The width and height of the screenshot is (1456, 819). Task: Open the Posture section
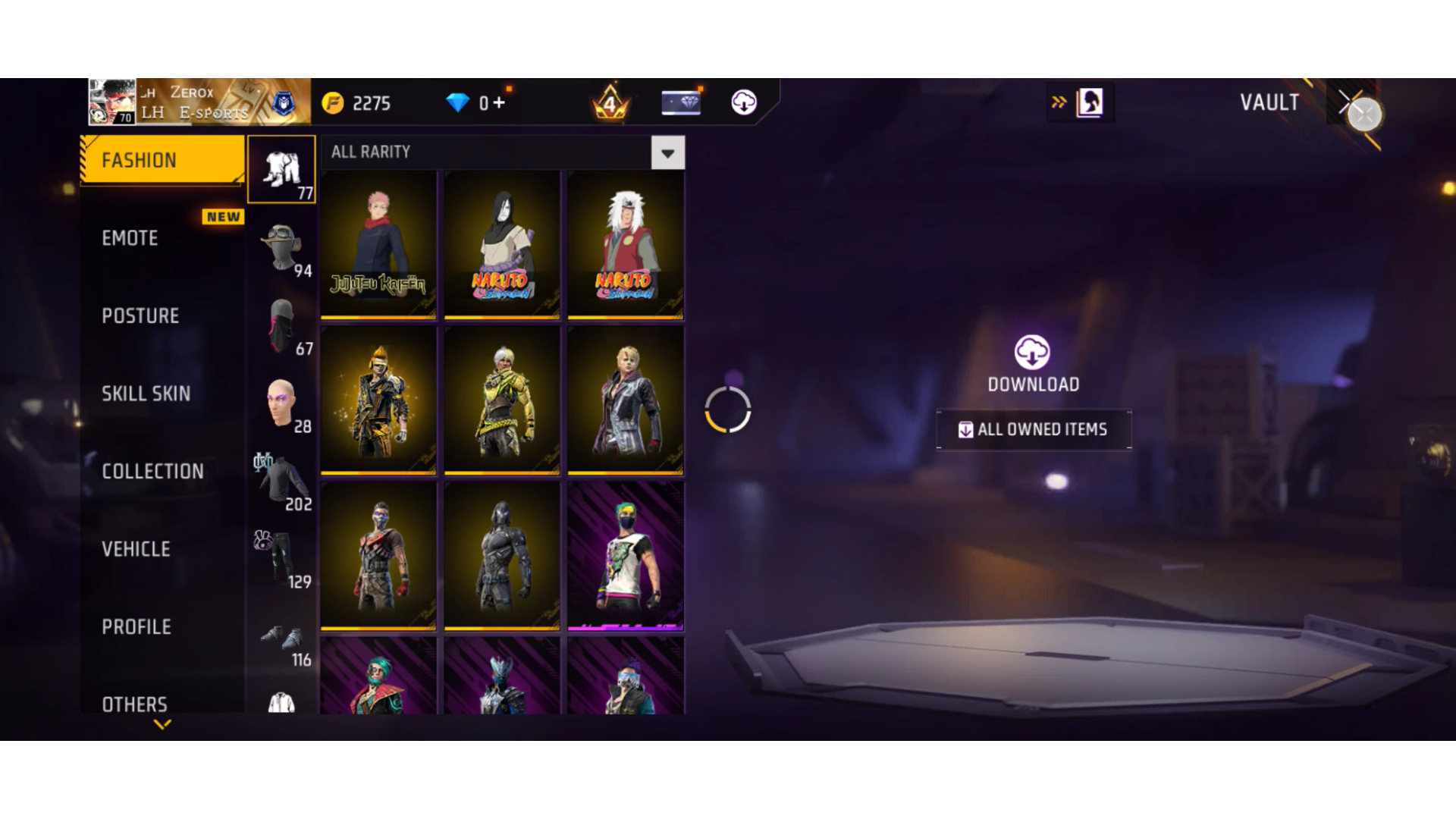coord(140,316)
